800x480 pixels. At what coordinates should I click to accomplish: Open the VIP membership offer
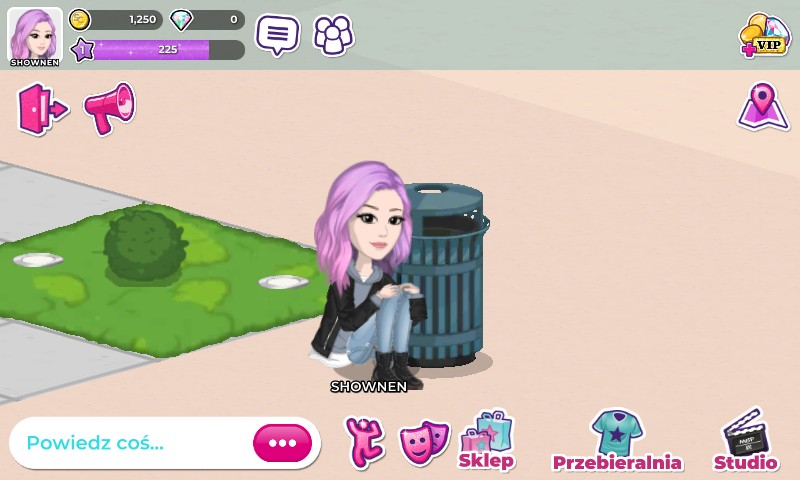click(763, 36)
